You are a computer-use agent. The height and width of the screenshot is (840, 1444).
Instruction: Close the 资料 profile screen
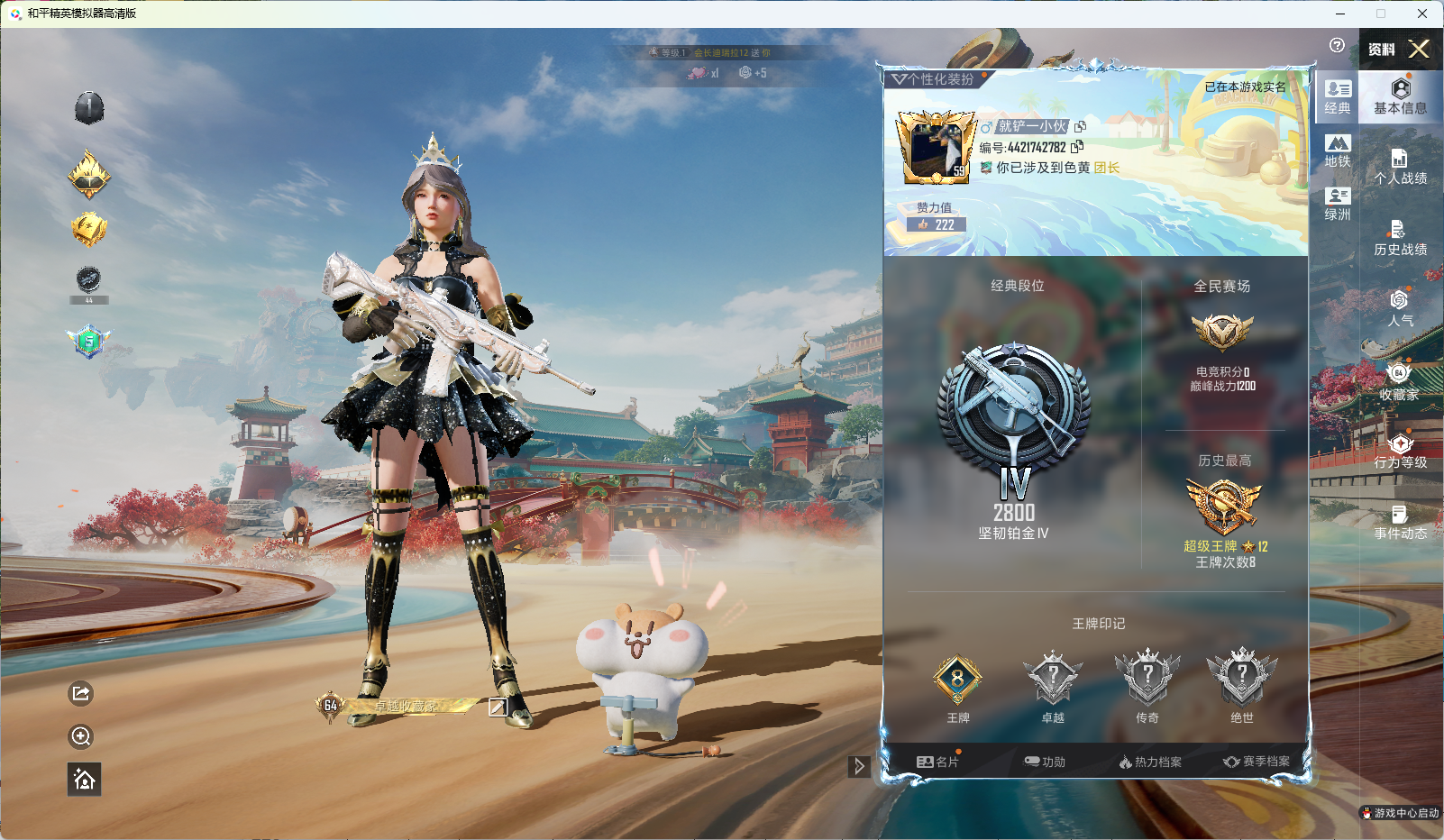click(1419, 49)
